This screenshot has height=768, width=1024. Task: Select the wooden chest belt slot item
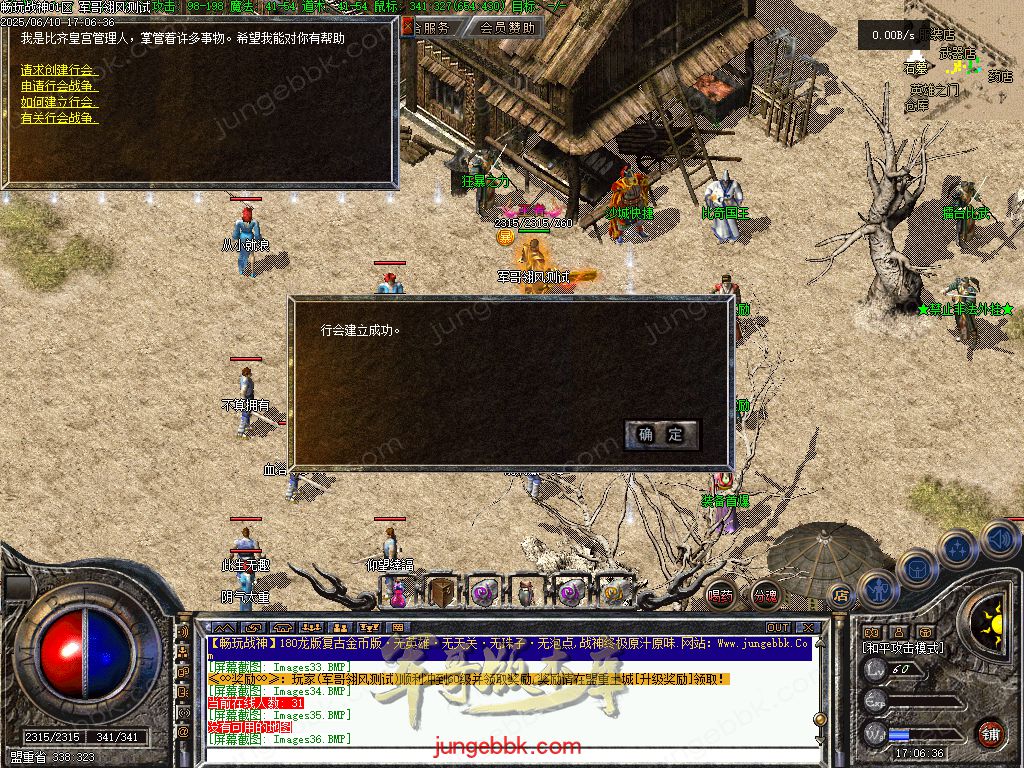click(441, 594)
